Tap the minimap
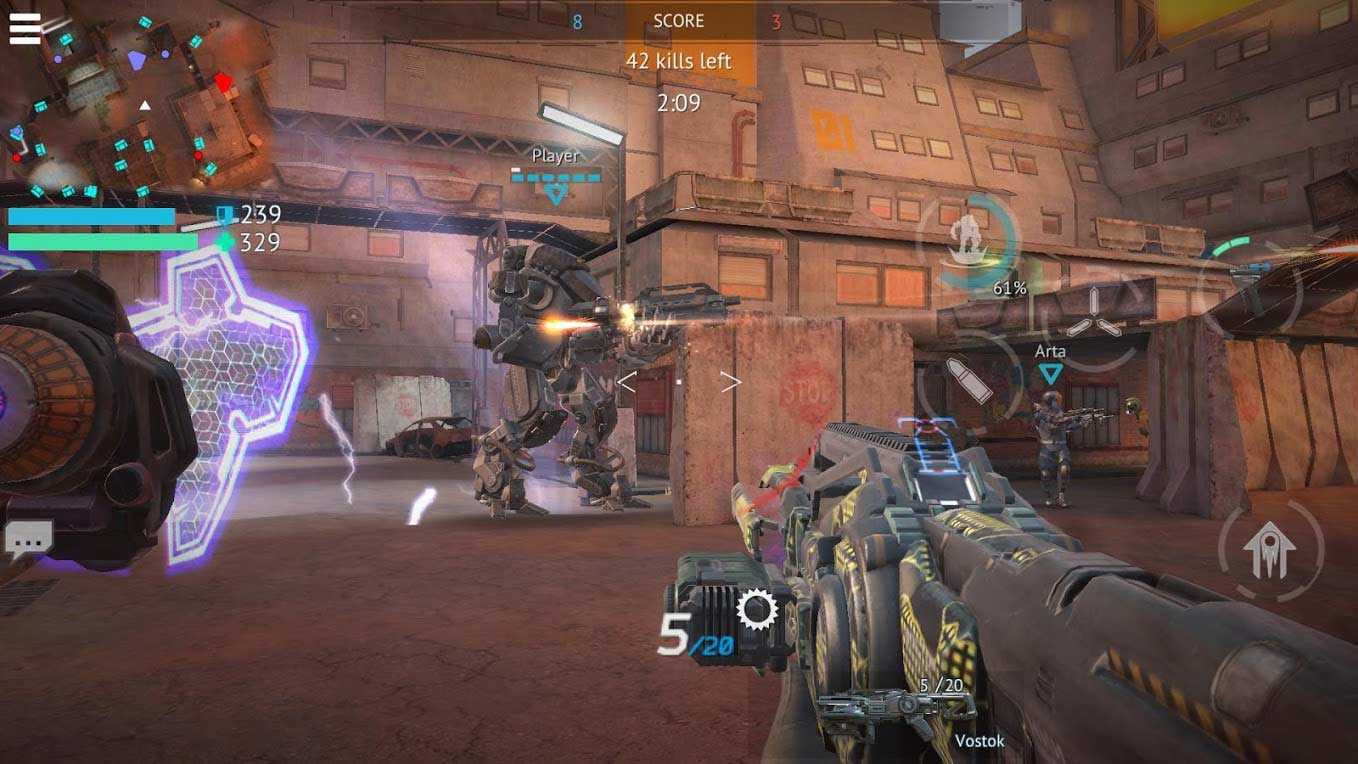Image resolution: width=1358 pixels, height=764 pixels. [x=135, y=105]
